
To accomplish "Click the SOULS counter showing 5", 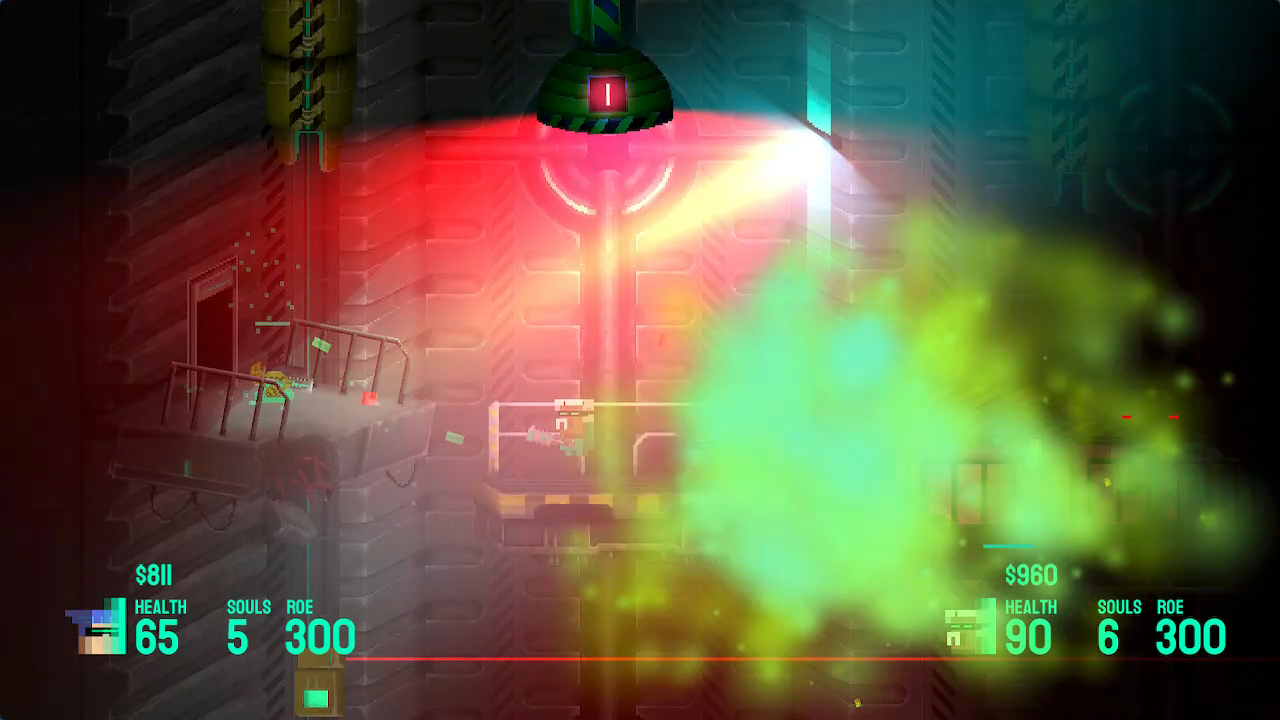I will pos(239,635).
